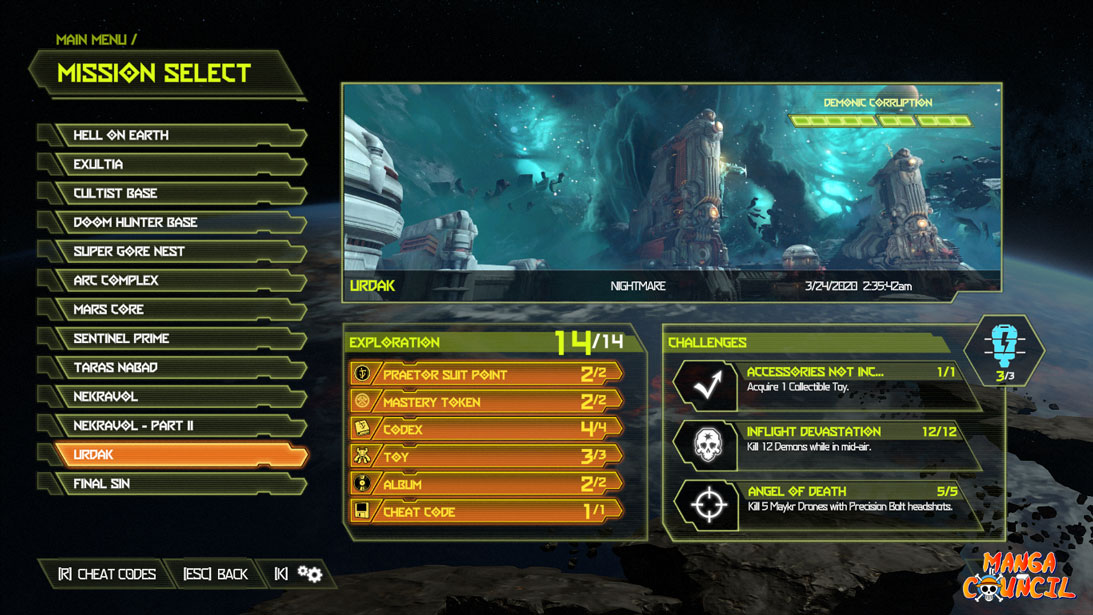
Task: Select Doom Hunter Base mission
Action: pyautogui.click(x=170, y=222)
